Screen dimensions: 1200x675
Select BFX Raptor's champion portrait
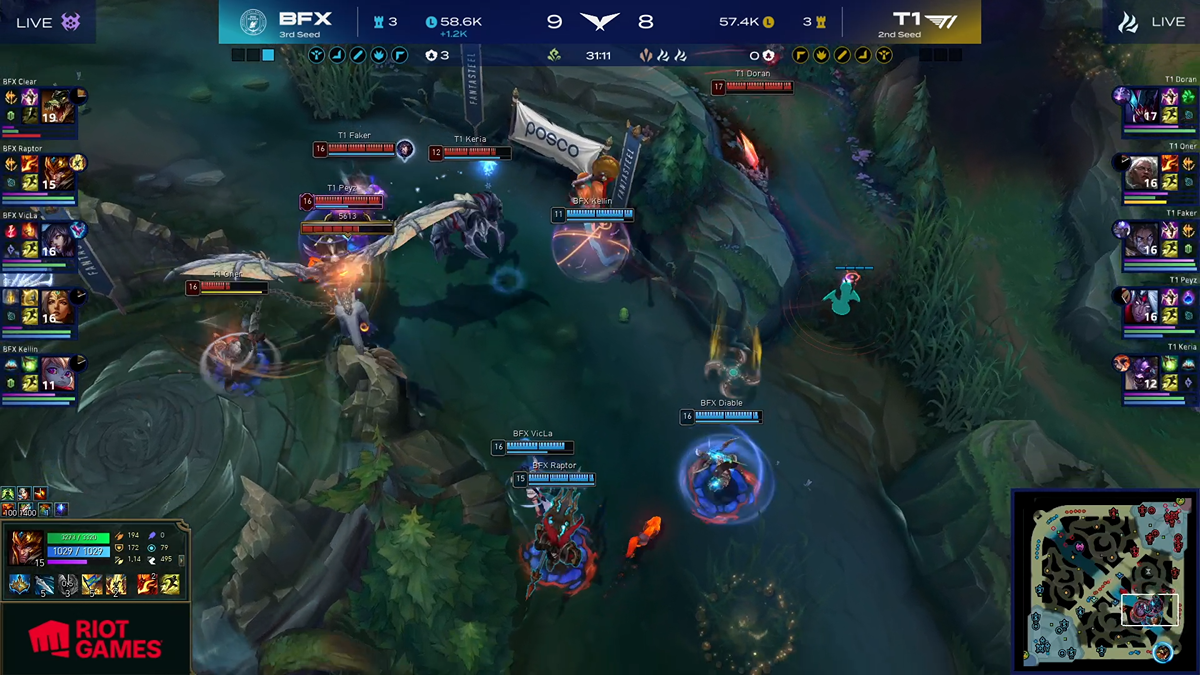click(57, 173)
